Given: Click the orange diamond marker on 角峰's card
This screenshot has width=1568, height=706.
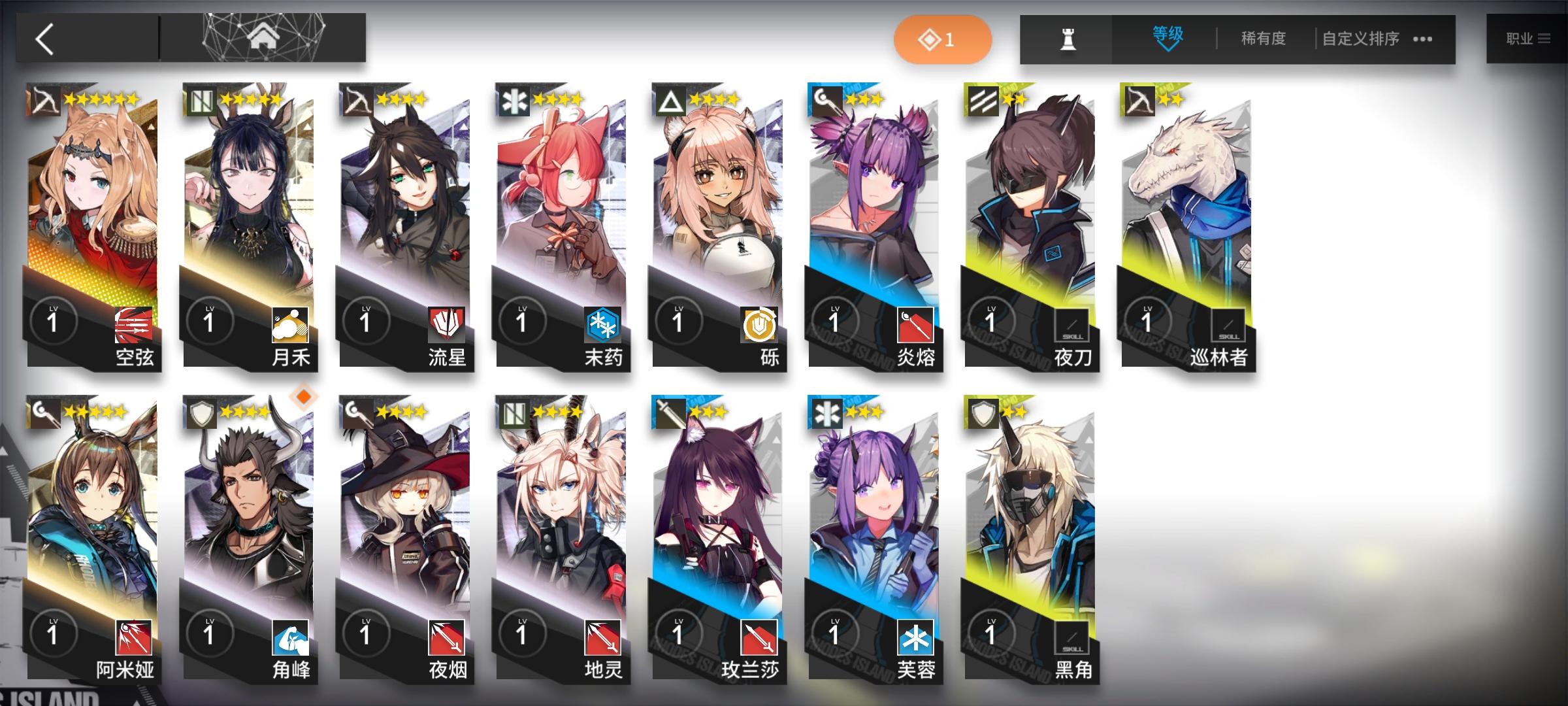Looking at the screenshot, I should (x=304, y=397).
